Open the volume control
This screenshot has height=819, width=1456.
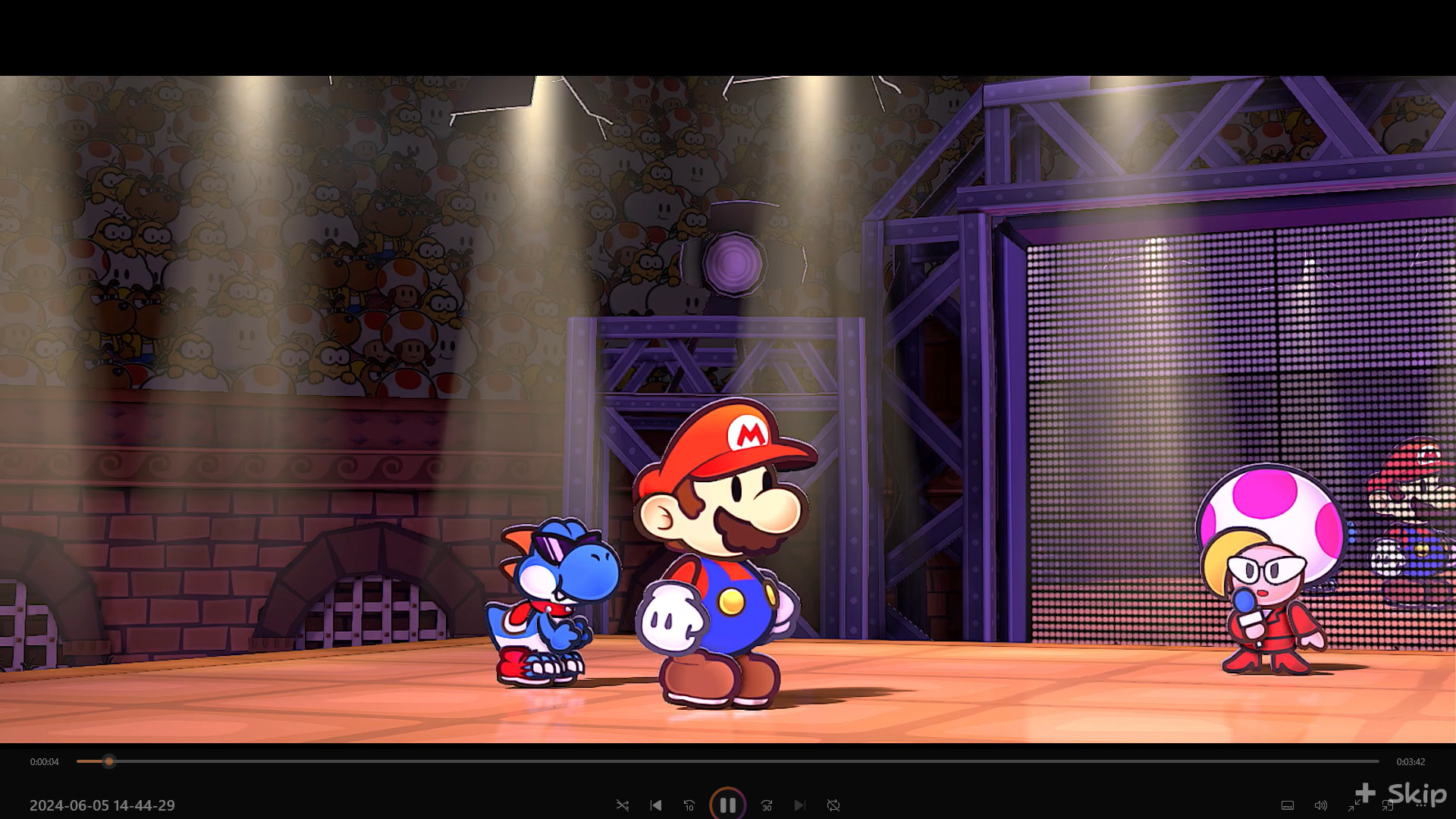[x=1320, y=805]
